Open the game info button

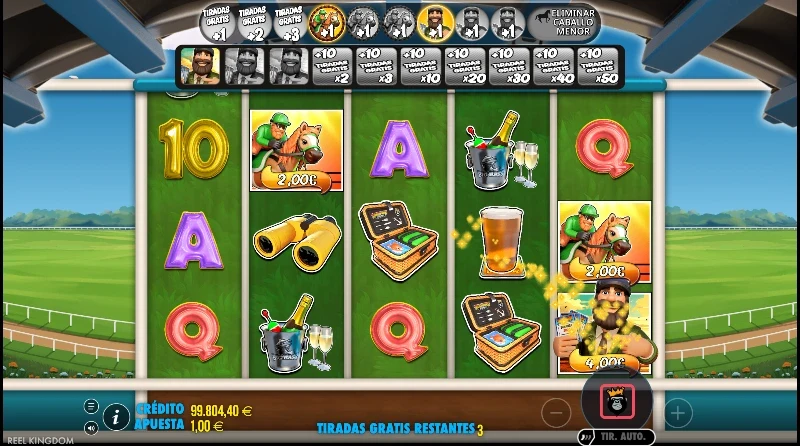pos(116,415)
